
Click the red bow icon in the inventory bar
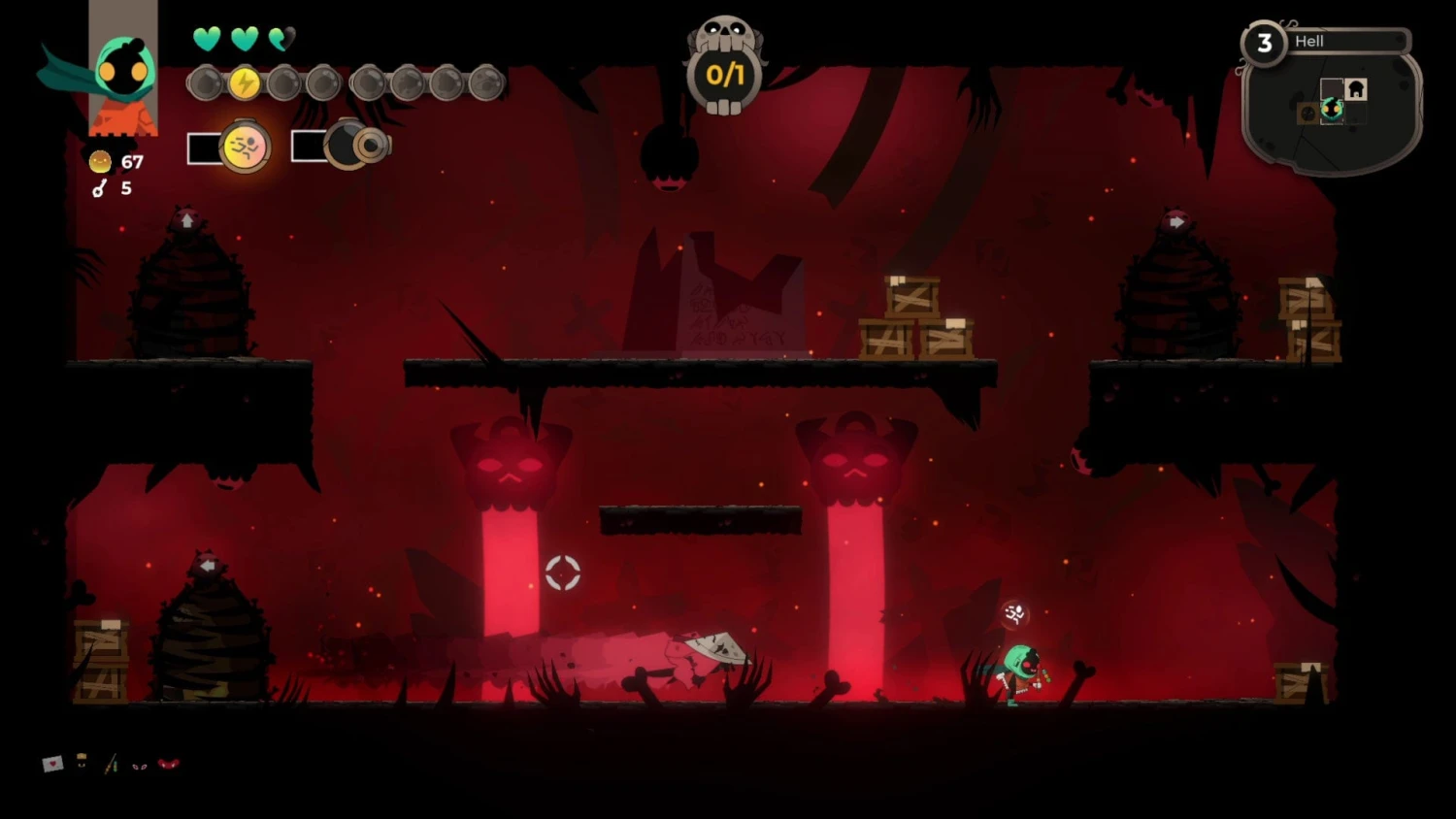coord(167,764)
